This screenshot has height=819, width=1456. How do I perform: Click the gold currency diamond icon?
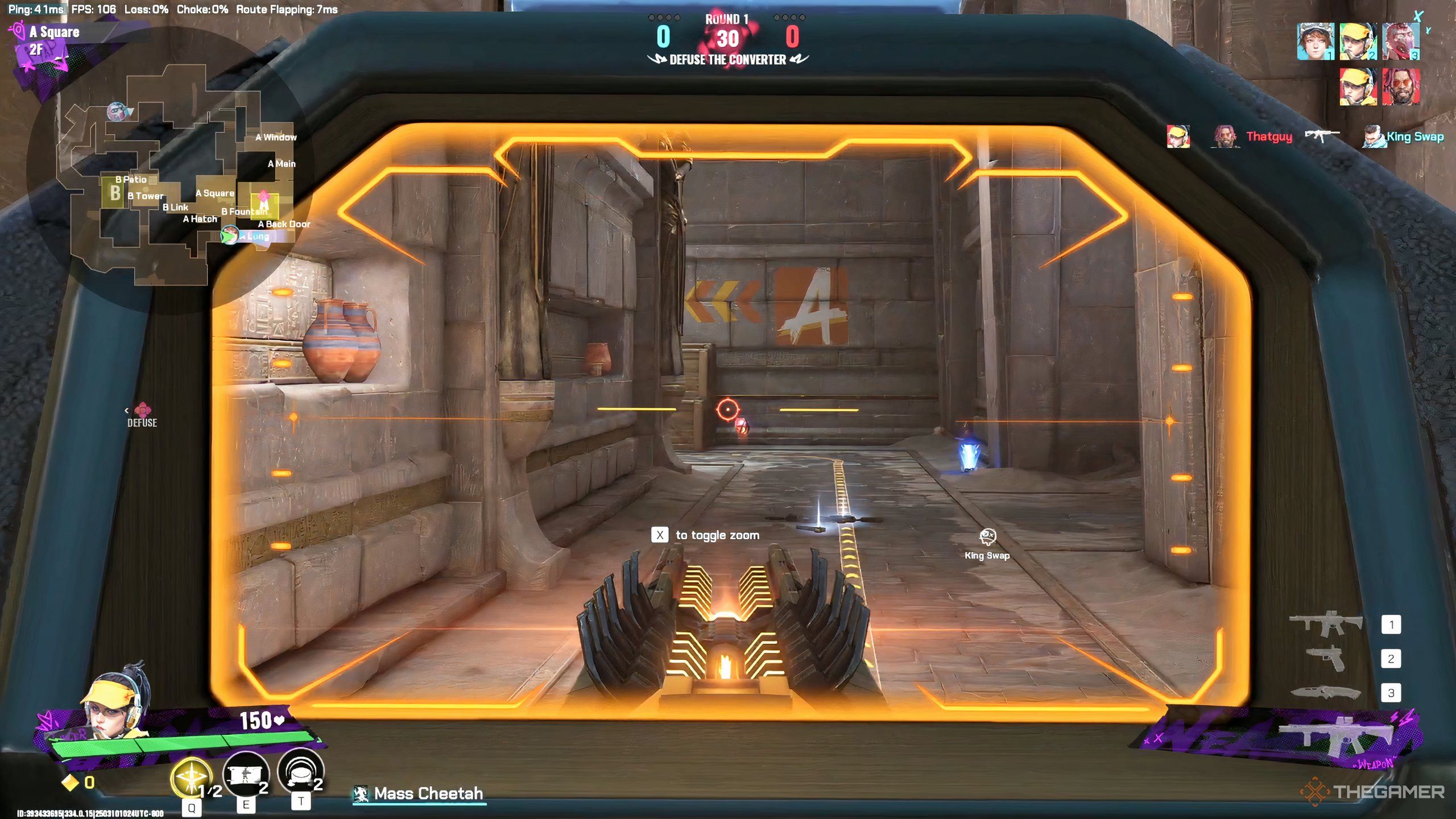(70, 783)
